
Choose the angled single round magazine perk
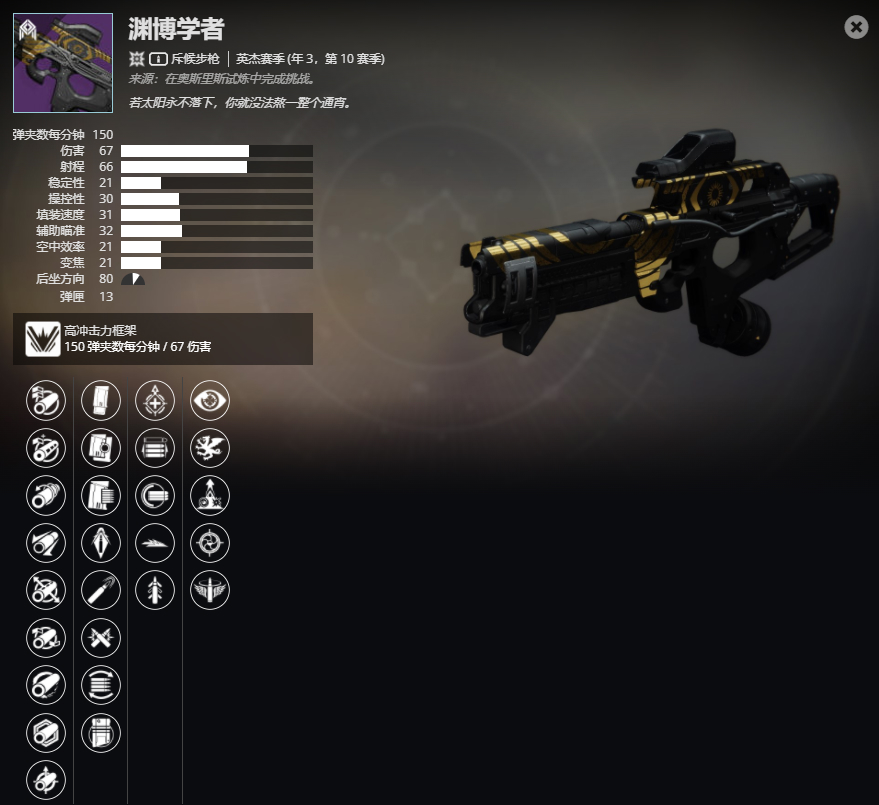tap(101, 589)
